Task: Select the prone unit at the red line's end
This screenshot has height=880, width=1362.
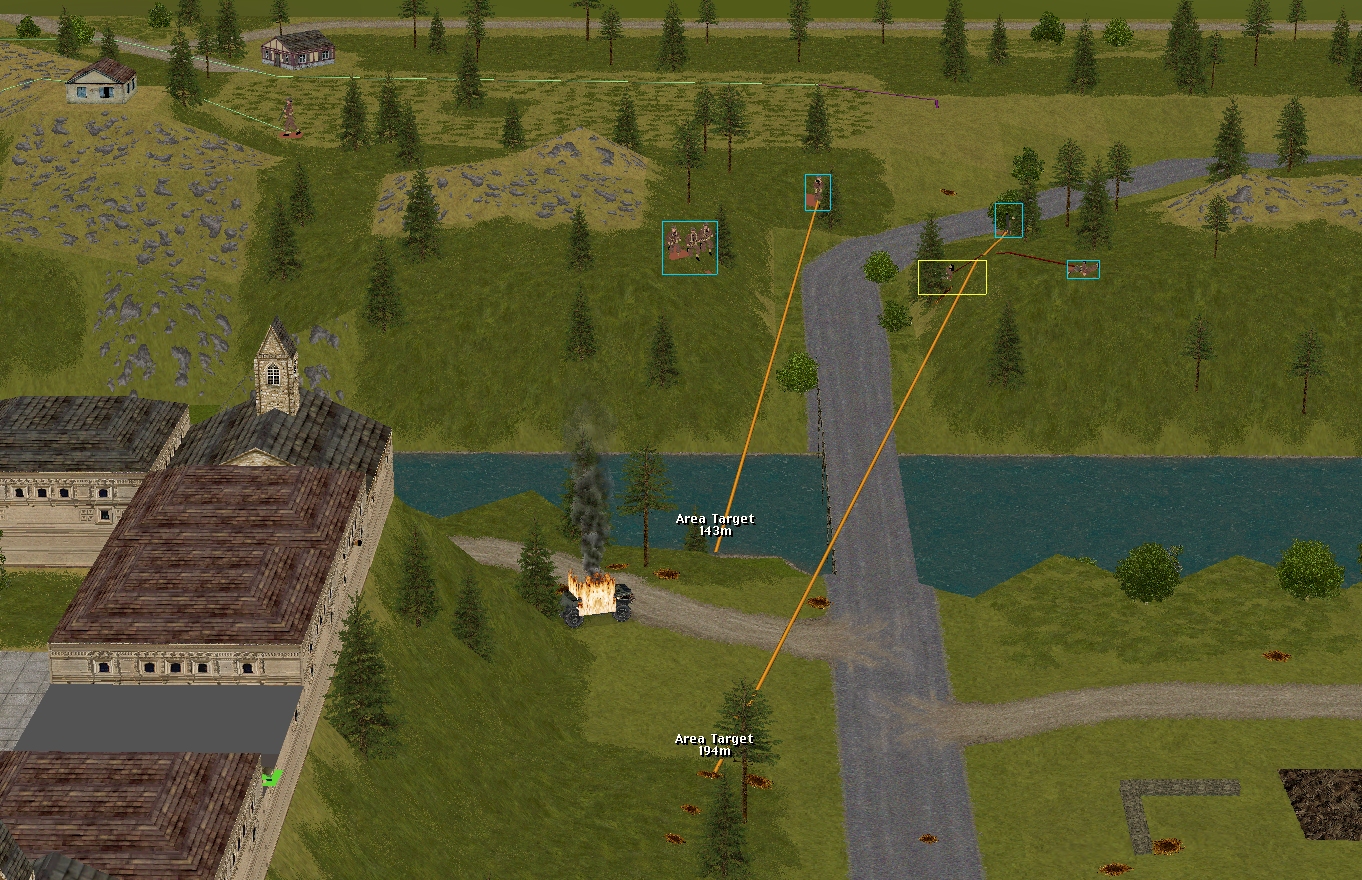Action: pyautogui.click(x=1082, y=269)
